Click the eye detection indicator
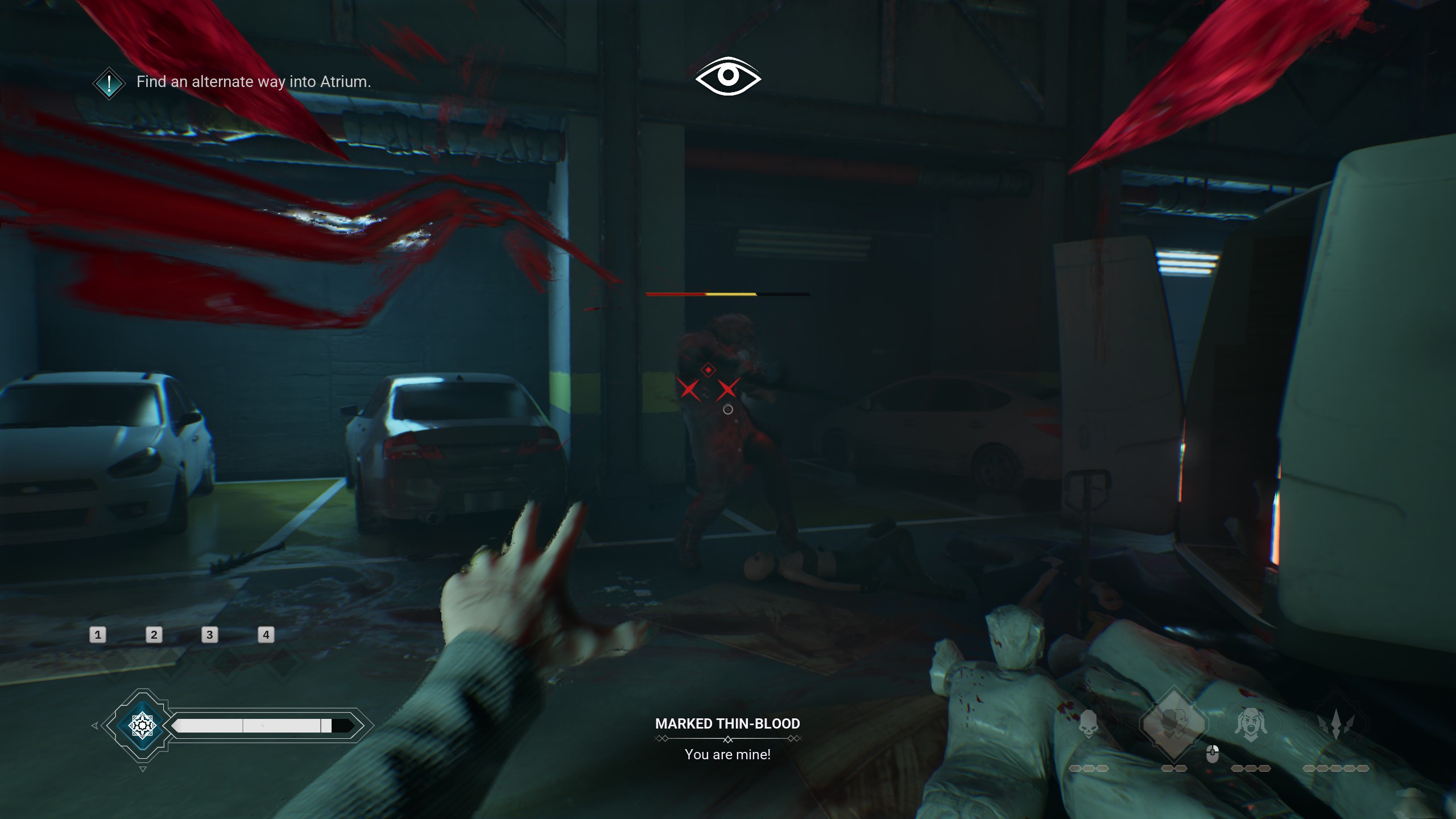1456x819 pixels. (728, 76)
